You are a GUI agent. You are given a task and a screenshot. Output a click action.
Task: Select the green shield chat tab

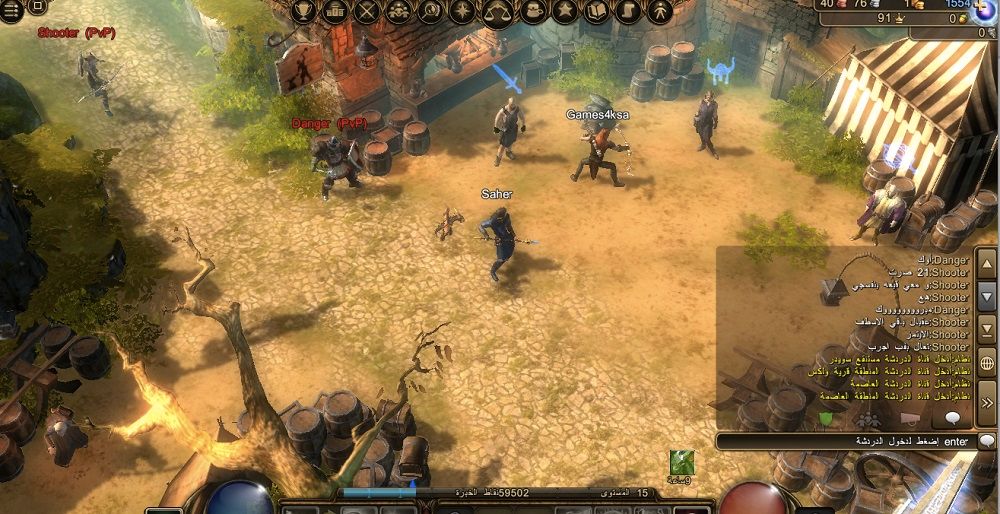point(826,418)
